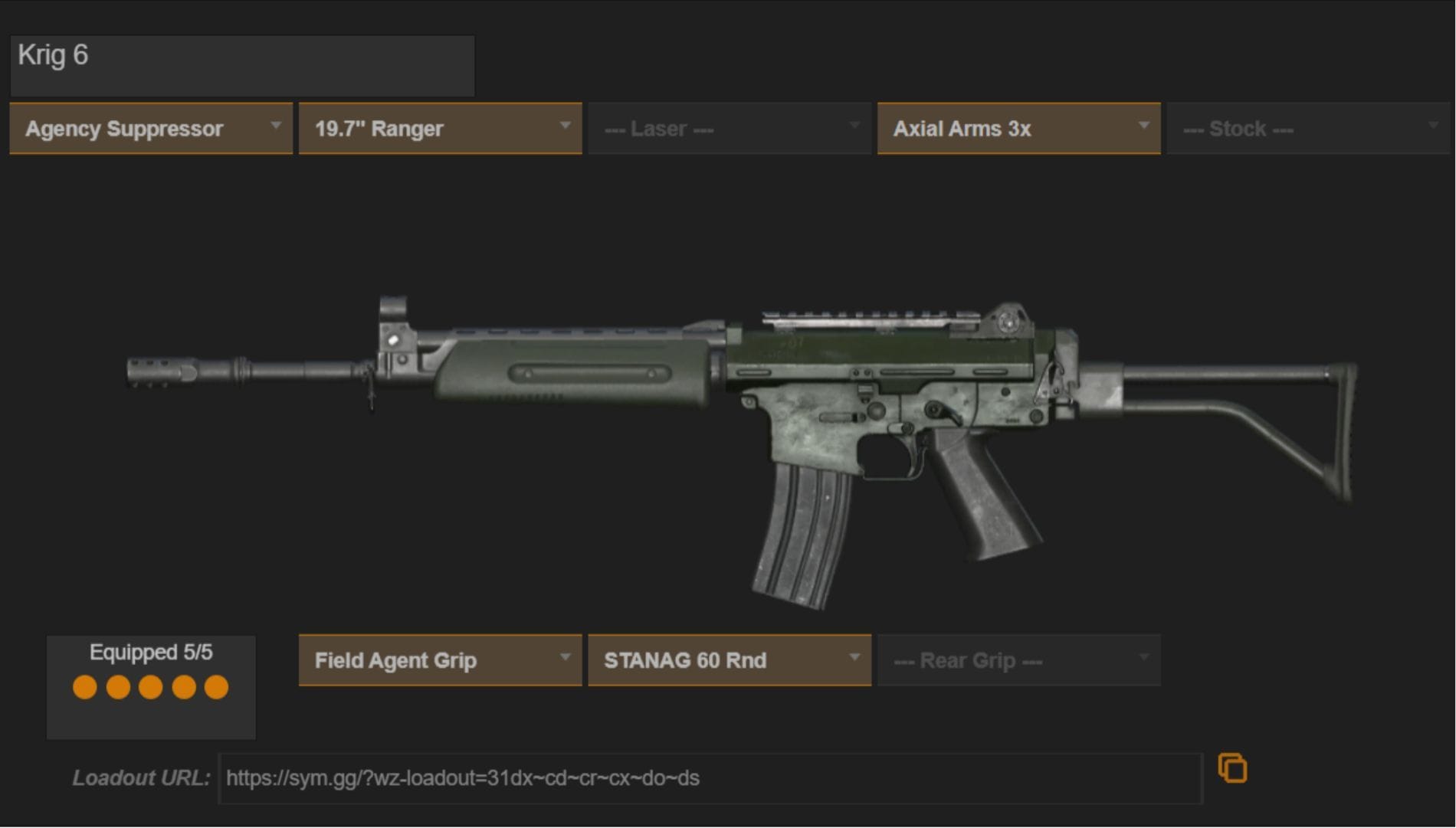1456x828 pixels.
Task: Click the Krig 6 weapon name field
Action: tap(241, 65)
